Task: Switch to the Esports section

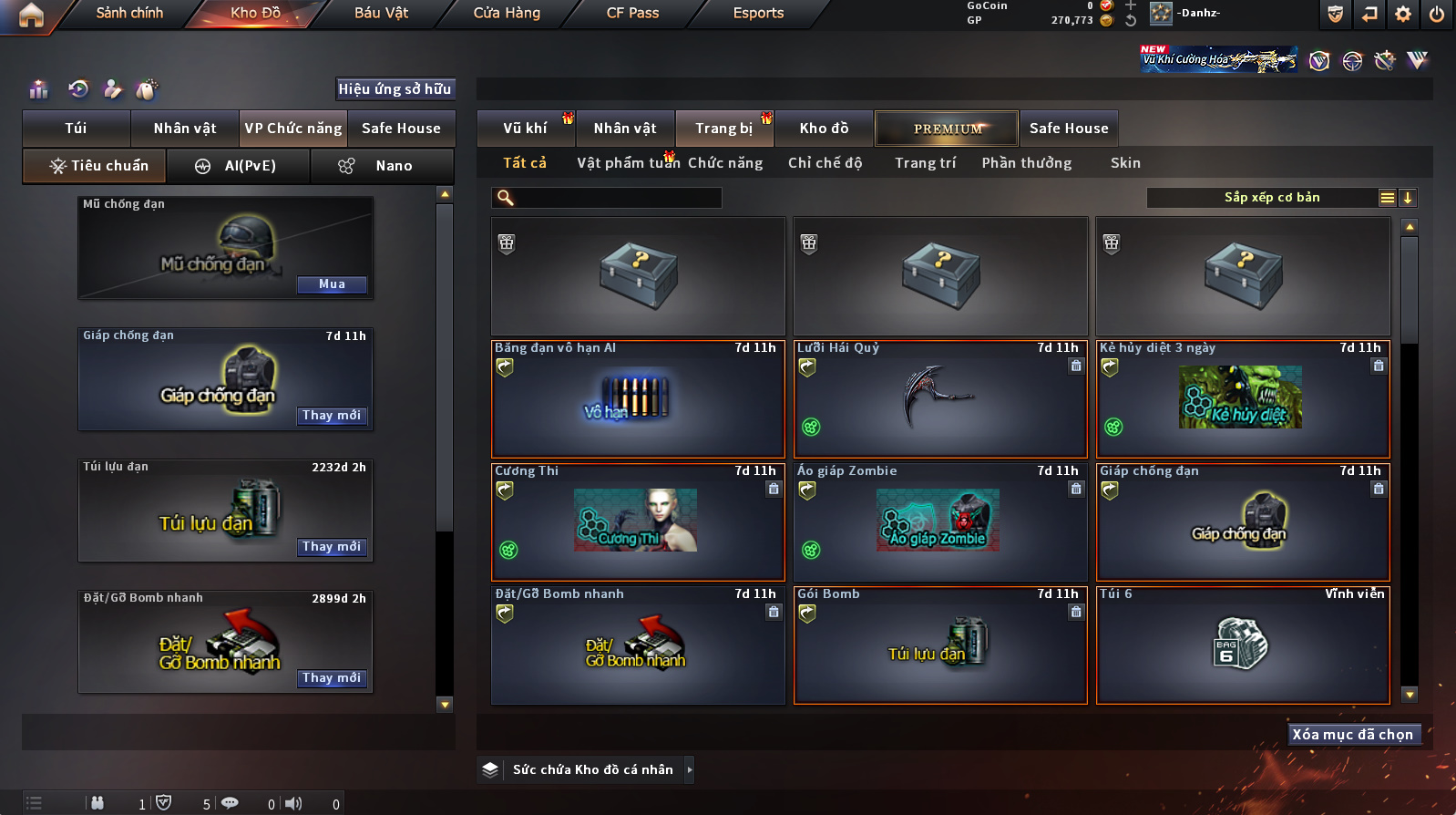Action: pyautogui.click(x=758, y=13)
